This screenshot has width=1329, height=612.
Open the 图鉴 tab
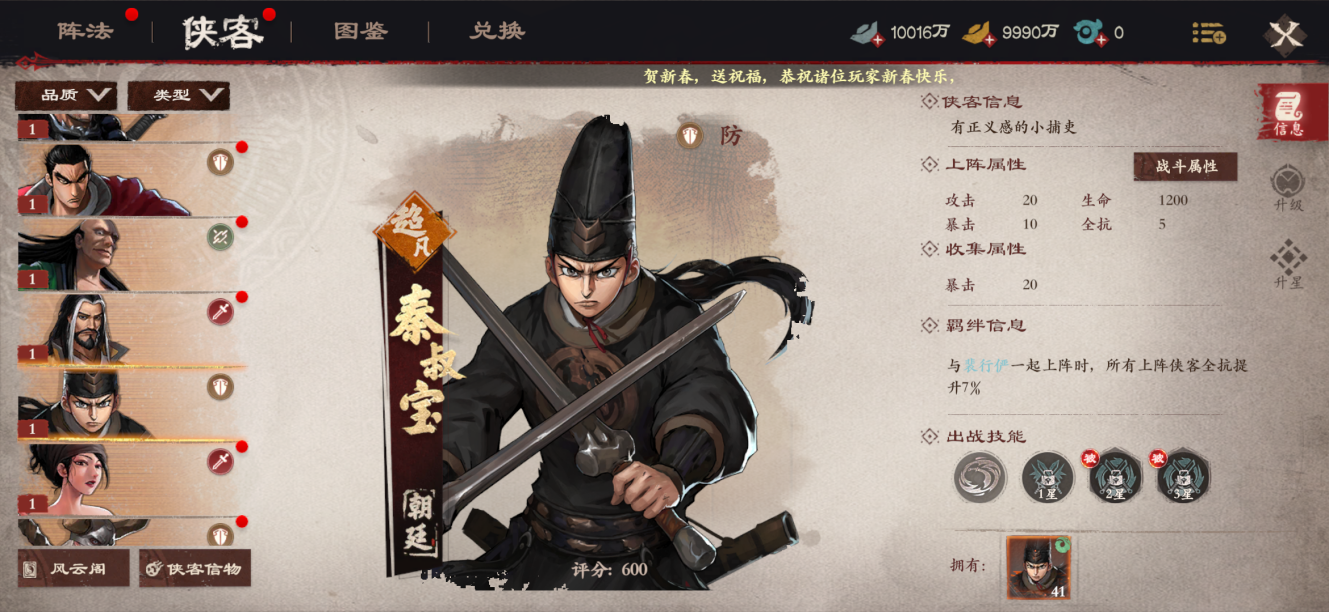tap(360, 31)
